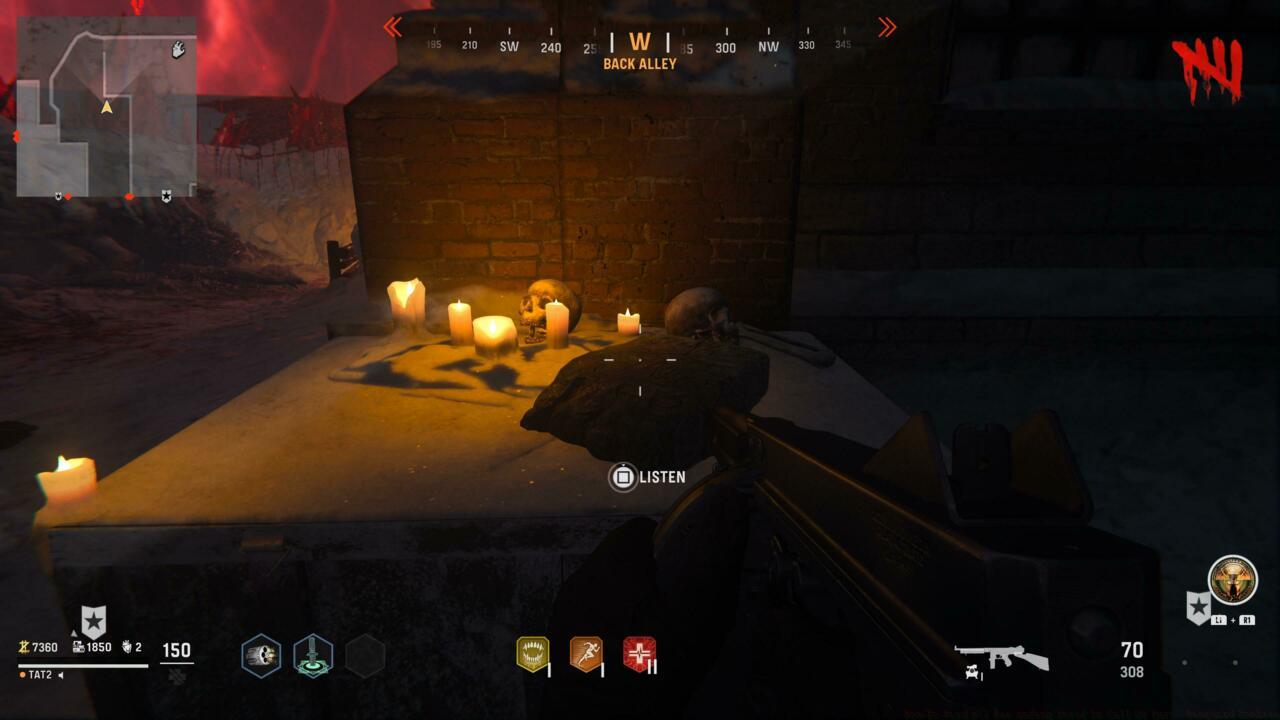Select the W Back Alley compass heading
Viewport: 1280px width, 720px height.
[x=641, y=43]
